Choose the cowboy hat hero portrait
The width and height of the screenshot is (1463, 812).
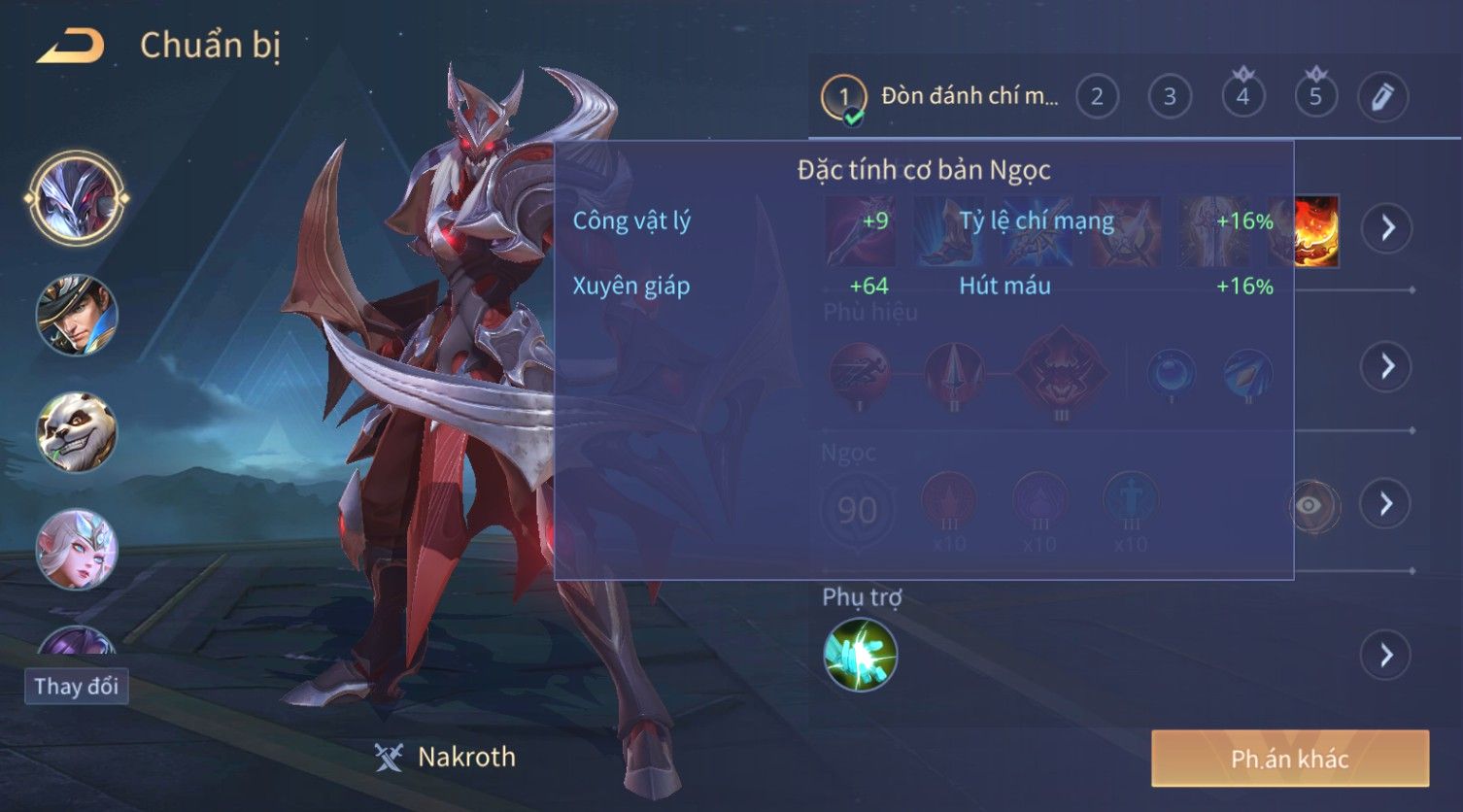[x=77, y=315]
